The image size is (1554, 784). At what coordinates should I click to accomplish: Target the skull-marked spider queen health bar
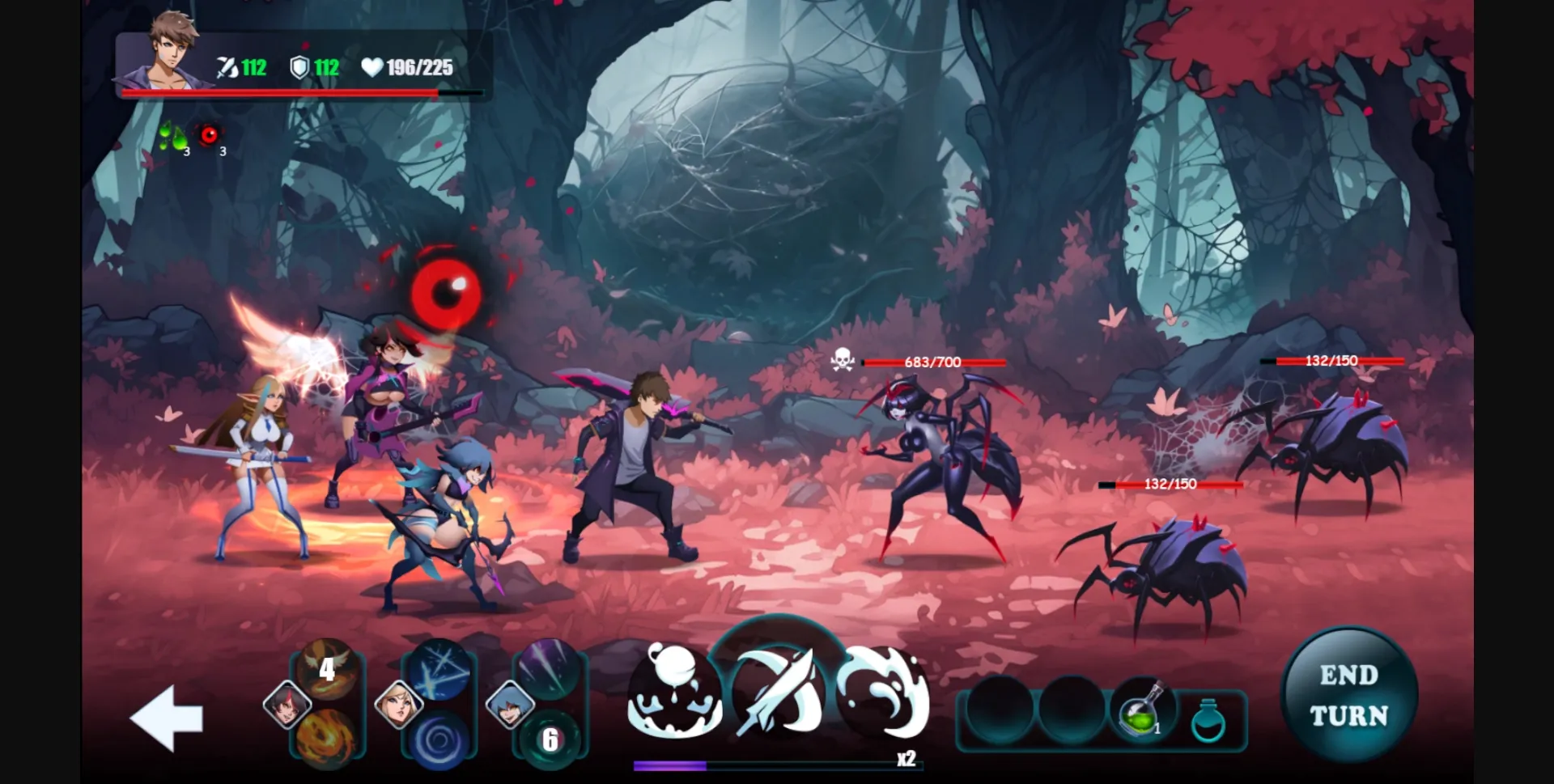click(x=933, y=362)
